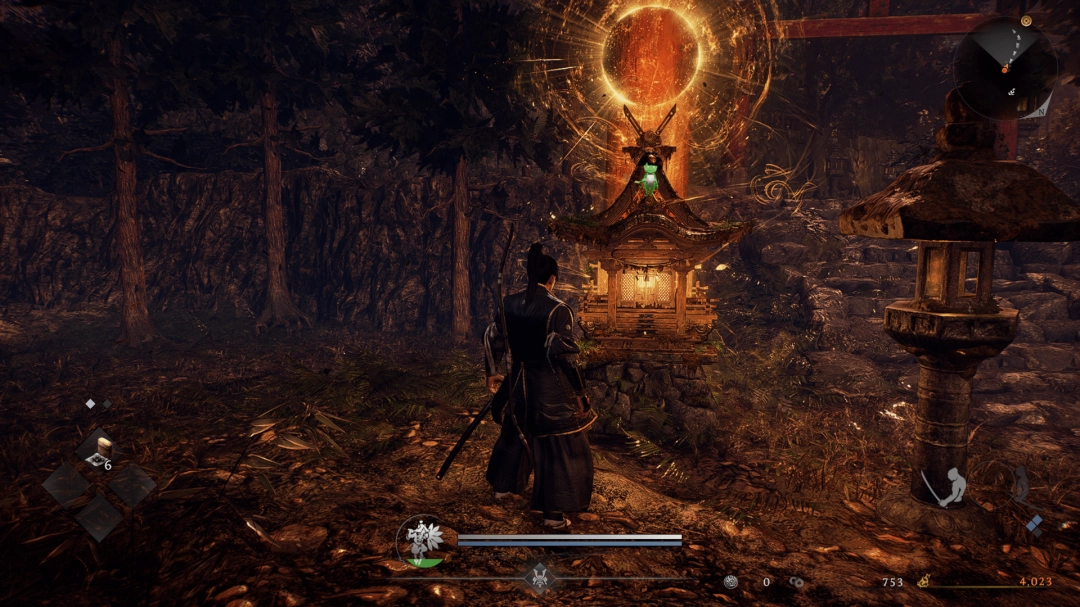Image resolution: width=1080 pixels, height=607 pixels.
Task: Select the elixir shortcut slot with count 6
Action: click(98, 454)
